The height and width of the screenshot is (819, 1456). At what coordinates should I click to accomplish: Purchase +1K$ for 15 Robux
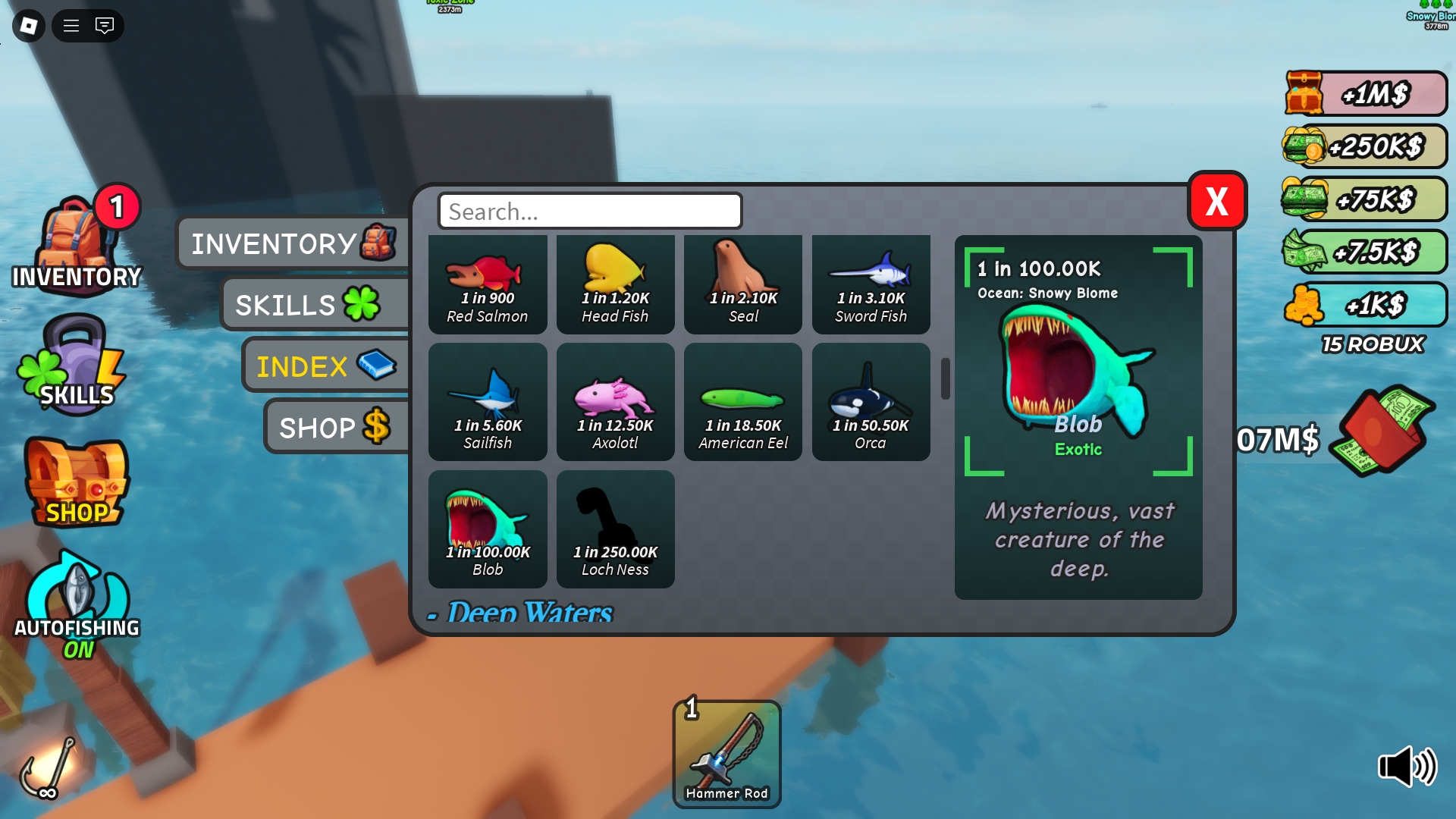pyautogui.click(x=1365, y=306)
